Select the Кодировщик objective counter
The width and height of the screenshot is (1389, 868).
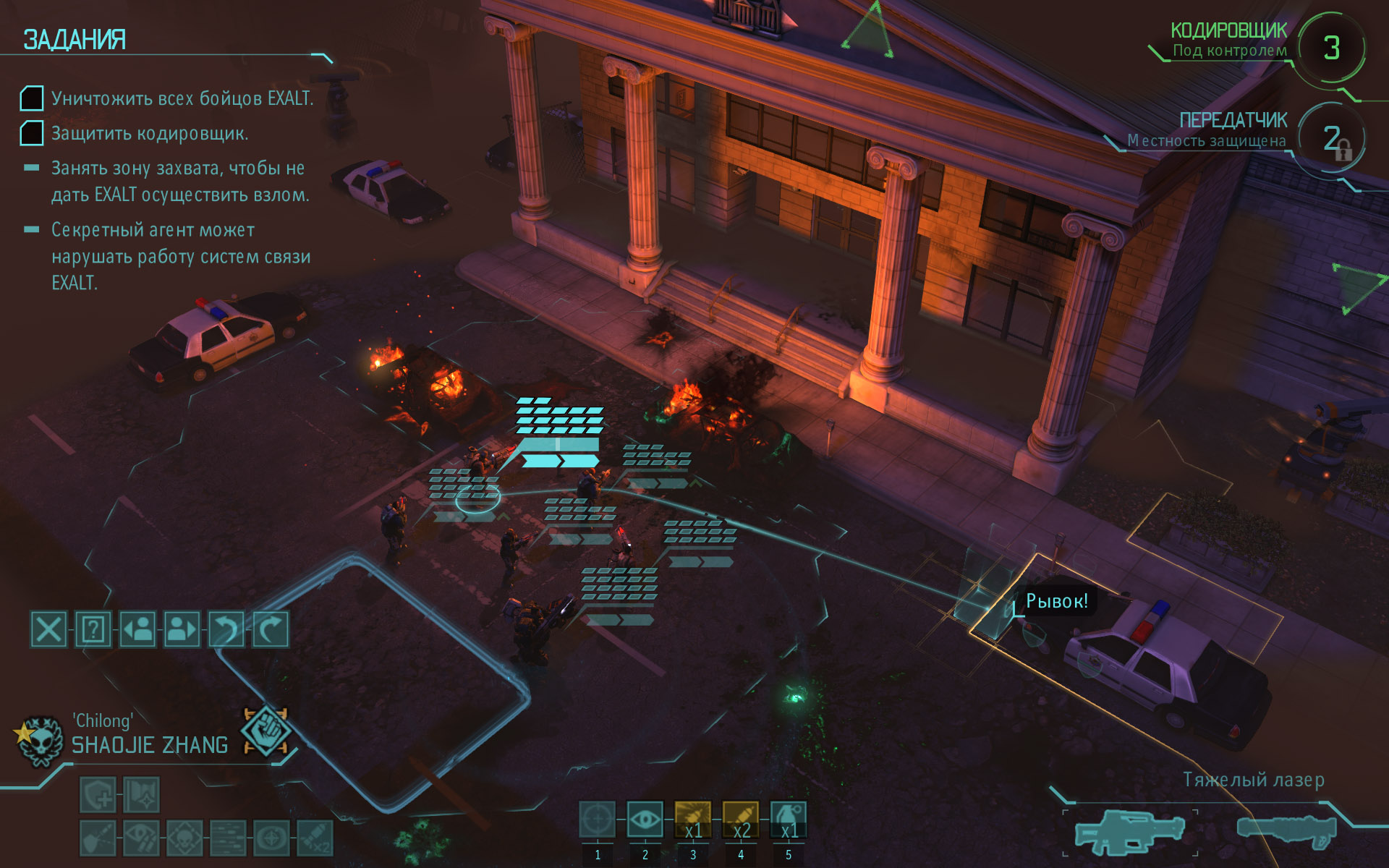pos(1331,48)
